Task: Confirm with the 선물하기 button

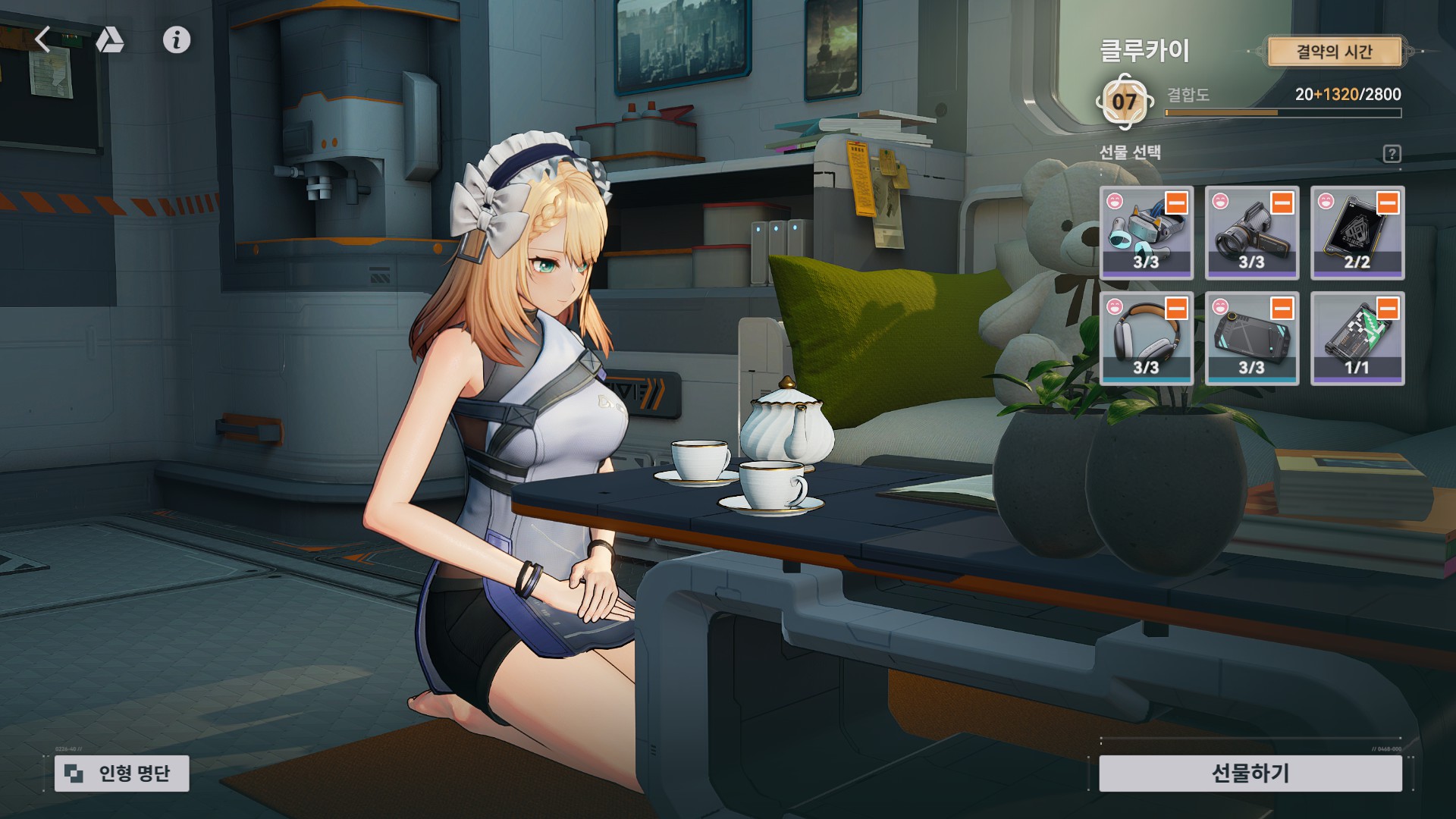Action: coord(1250,773)
